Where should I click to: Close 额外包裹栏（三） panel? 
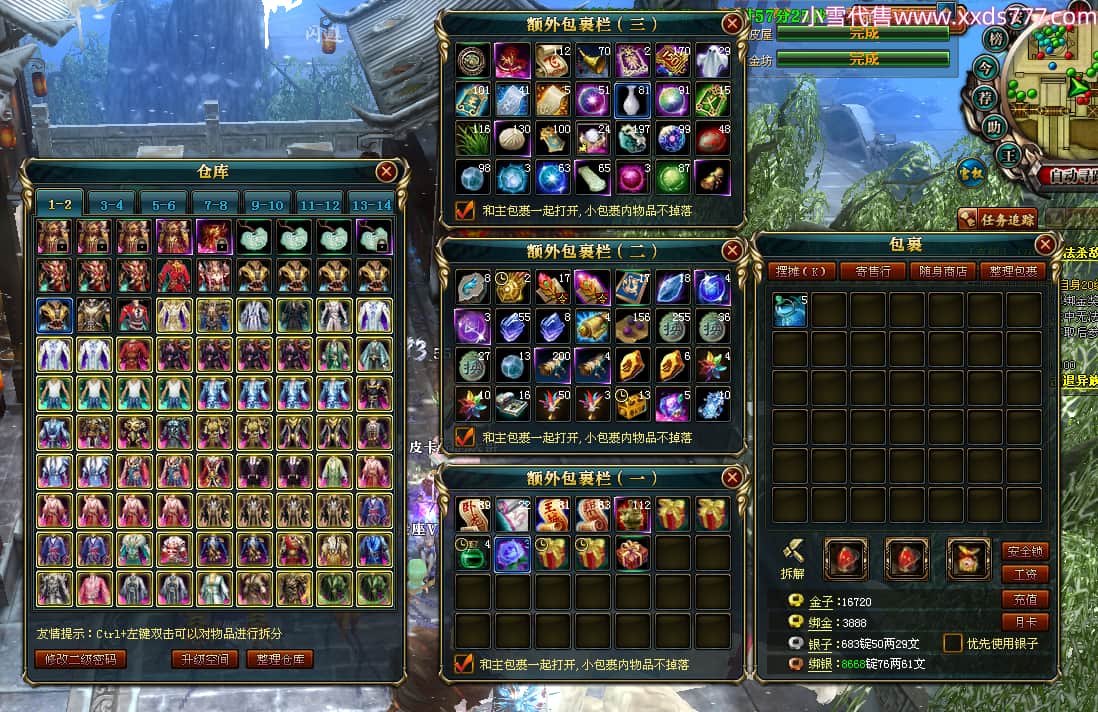point(732,24)
